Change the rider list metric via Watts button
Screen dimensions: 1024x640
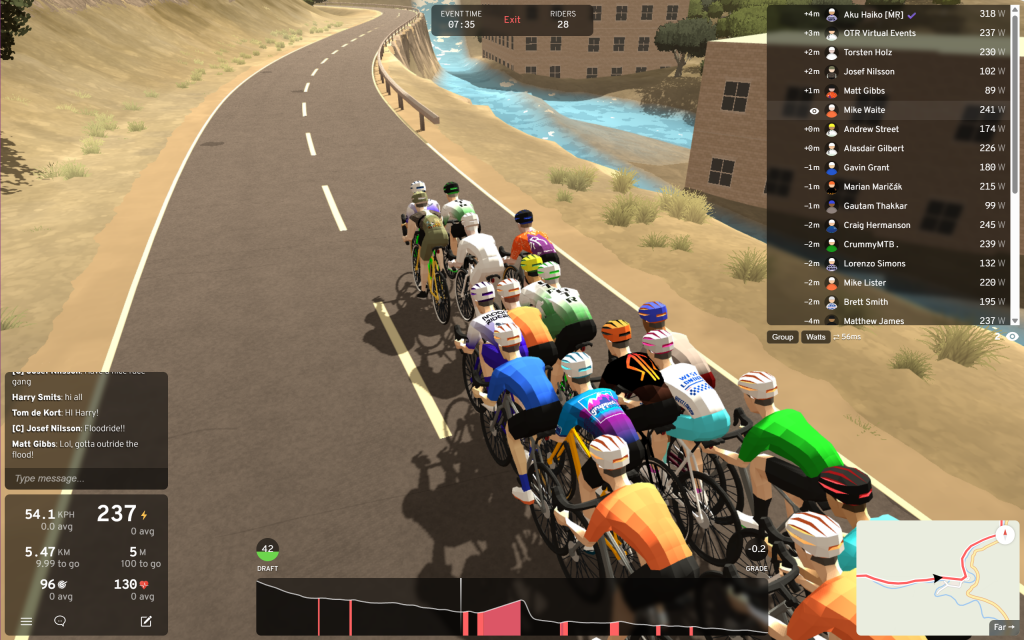pyautogui.click(x=816, y=337)
